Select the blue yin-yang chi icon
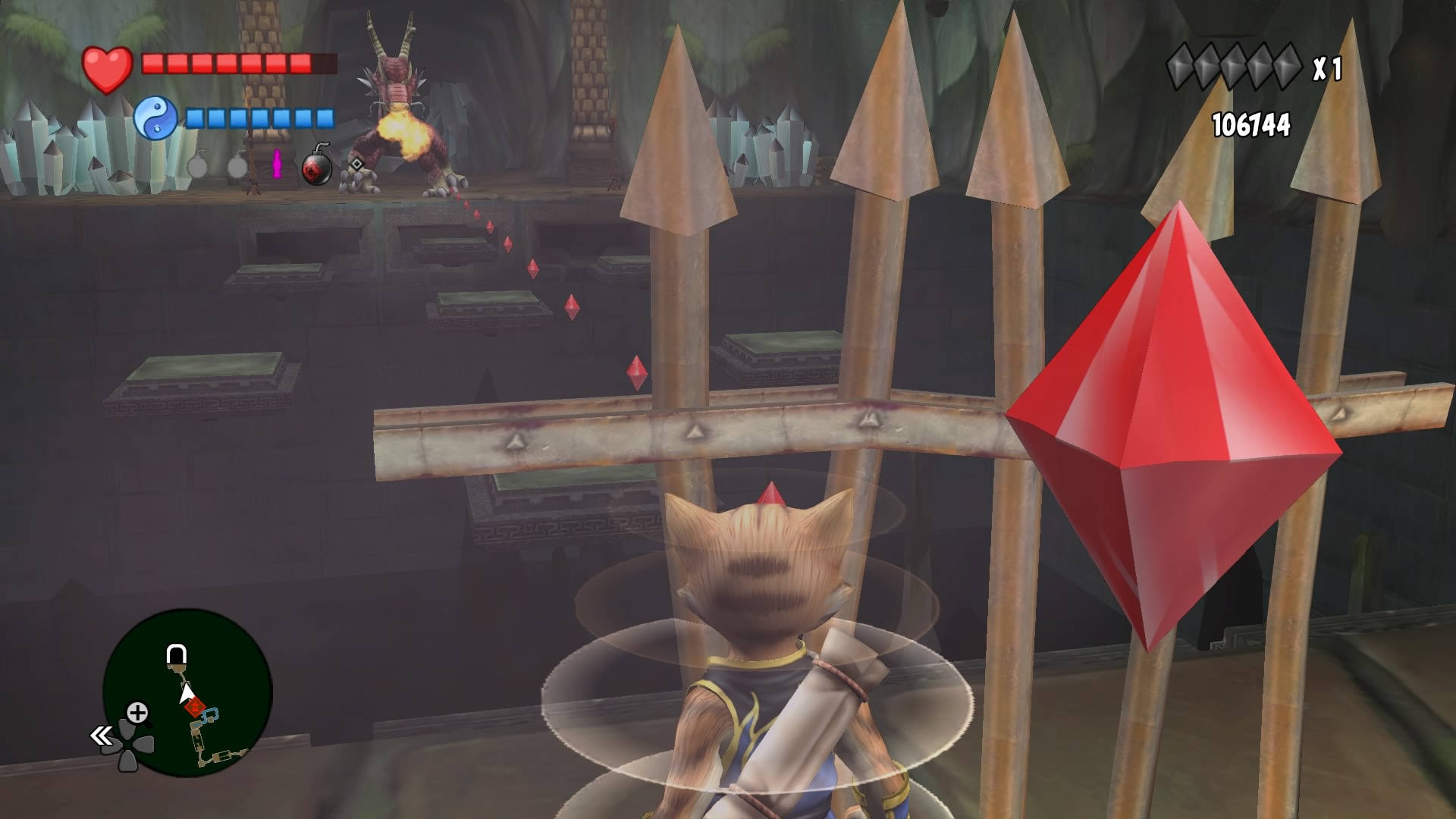Screen dimensions: 1456x819 coord(157,115)
